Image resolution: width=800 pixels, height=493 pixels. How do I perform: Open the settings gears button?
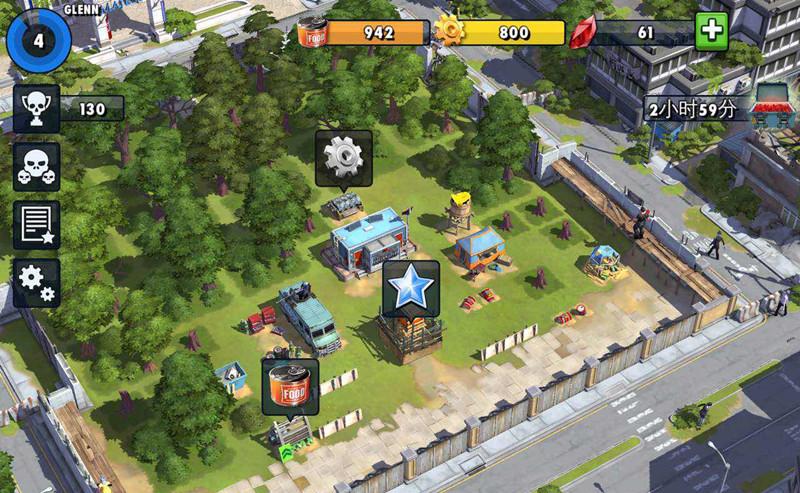coord(36,283)
